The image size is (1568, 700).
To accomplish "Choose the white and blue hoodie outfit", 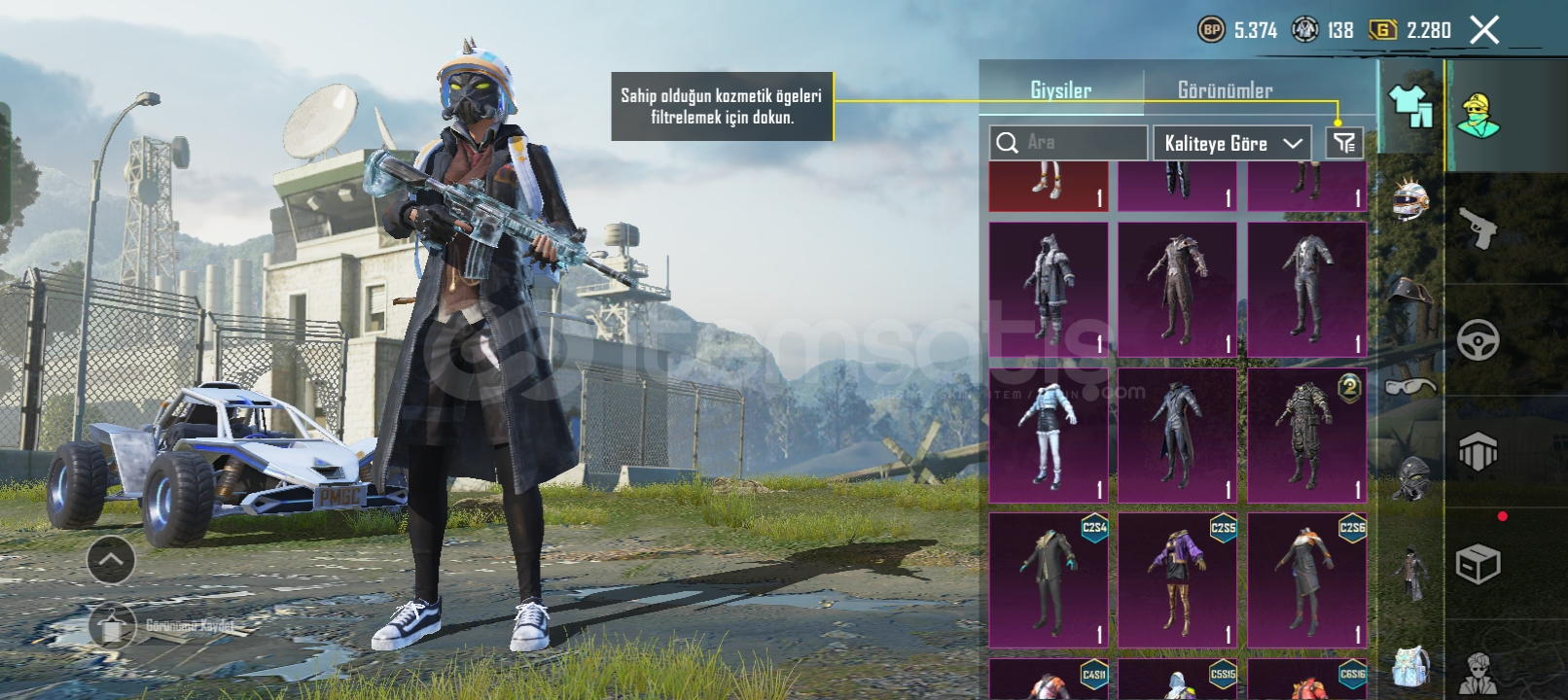I will (1049, 435).
